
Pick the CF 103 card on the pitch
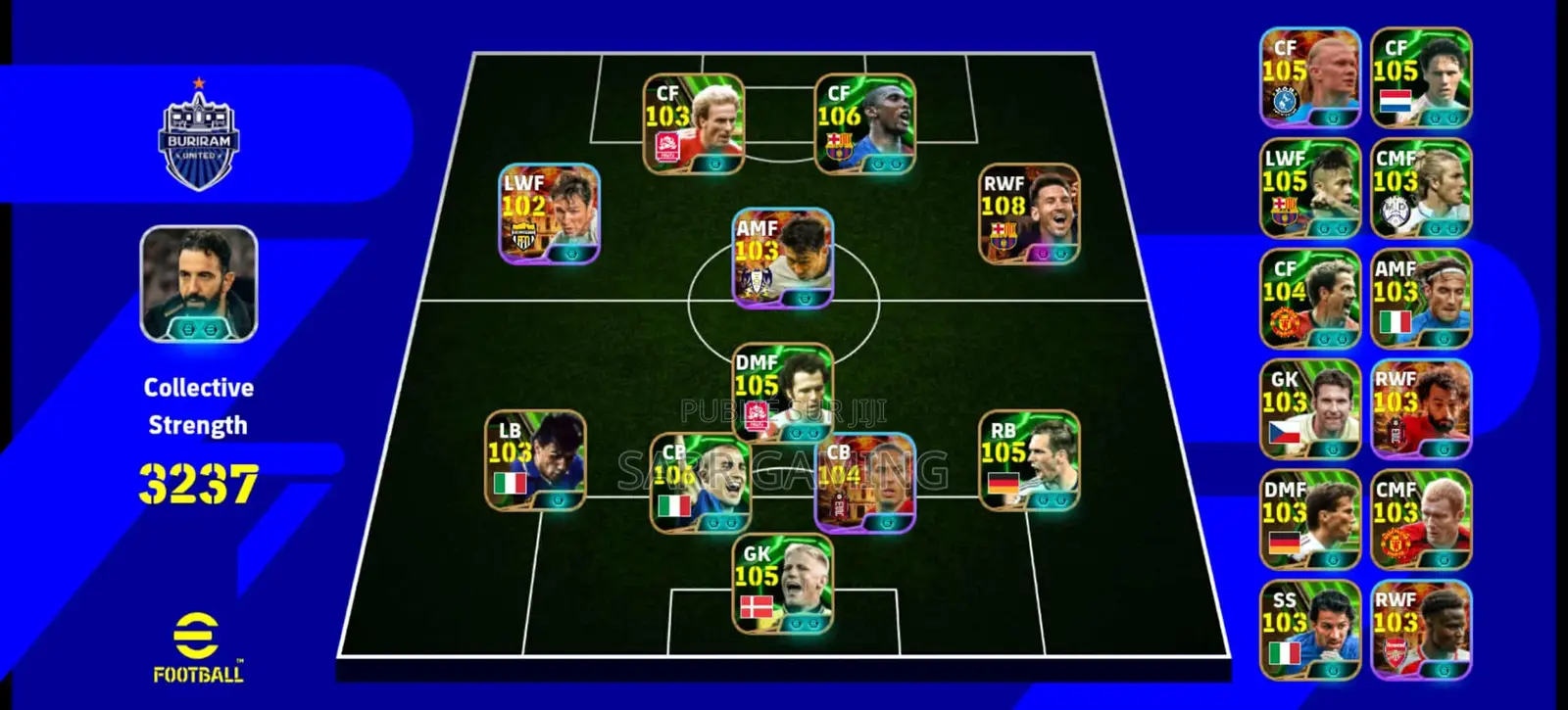pyautogui.click(x=694, y=124)
